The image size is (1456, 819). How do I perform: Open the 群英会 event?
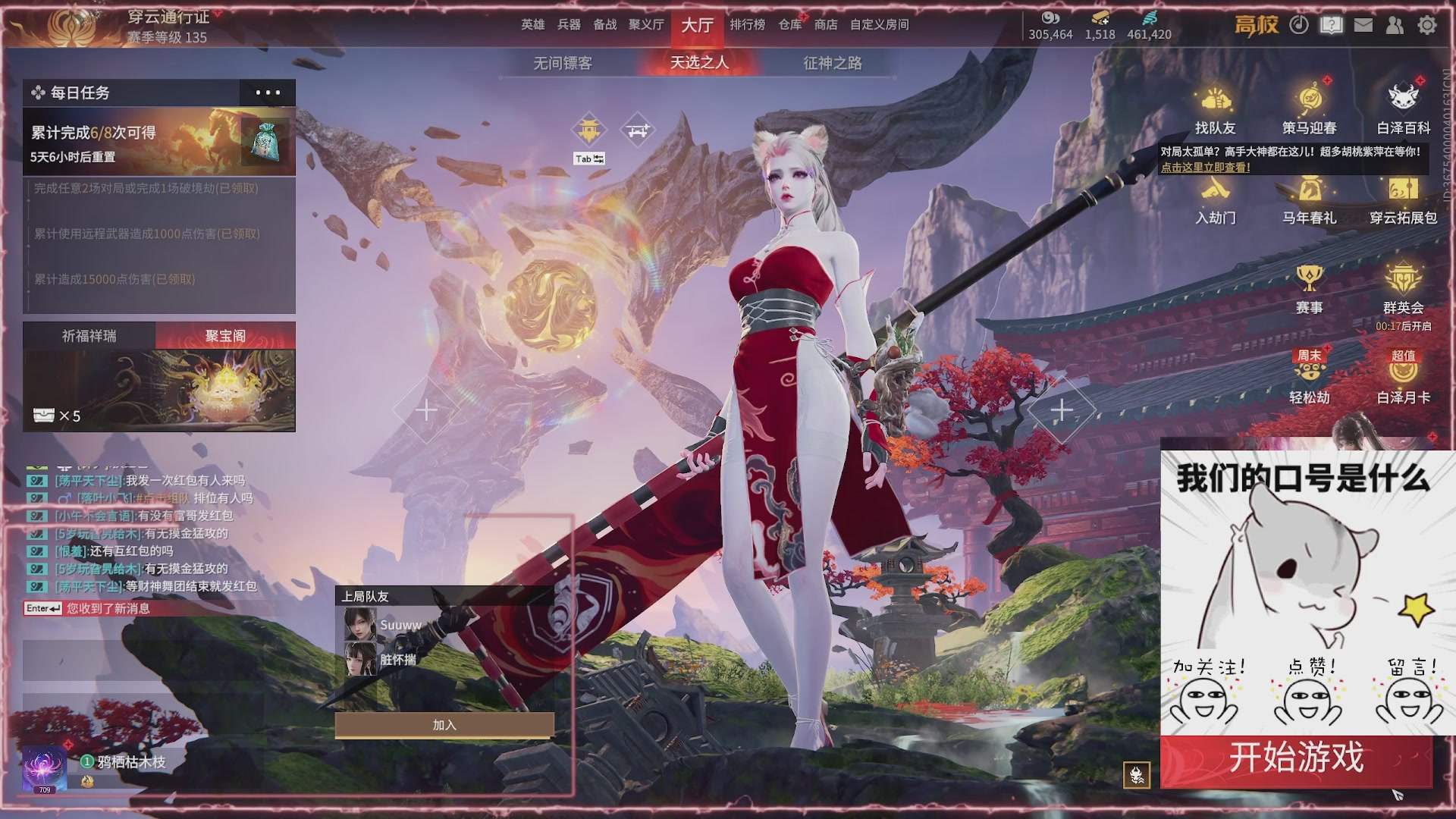[x=1403, y=289]
